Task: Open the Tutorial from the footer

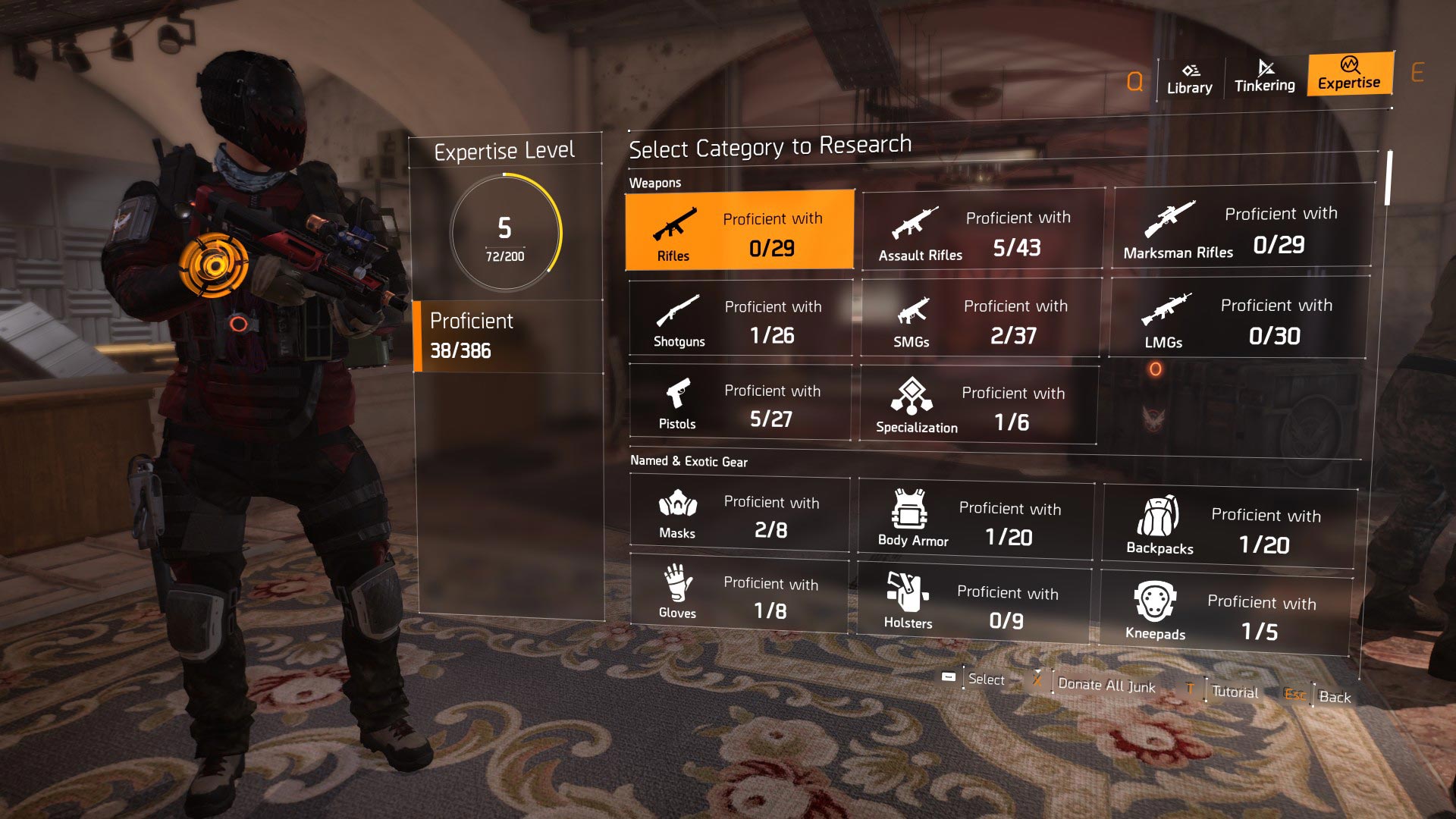Action: tap(1234, 692)
